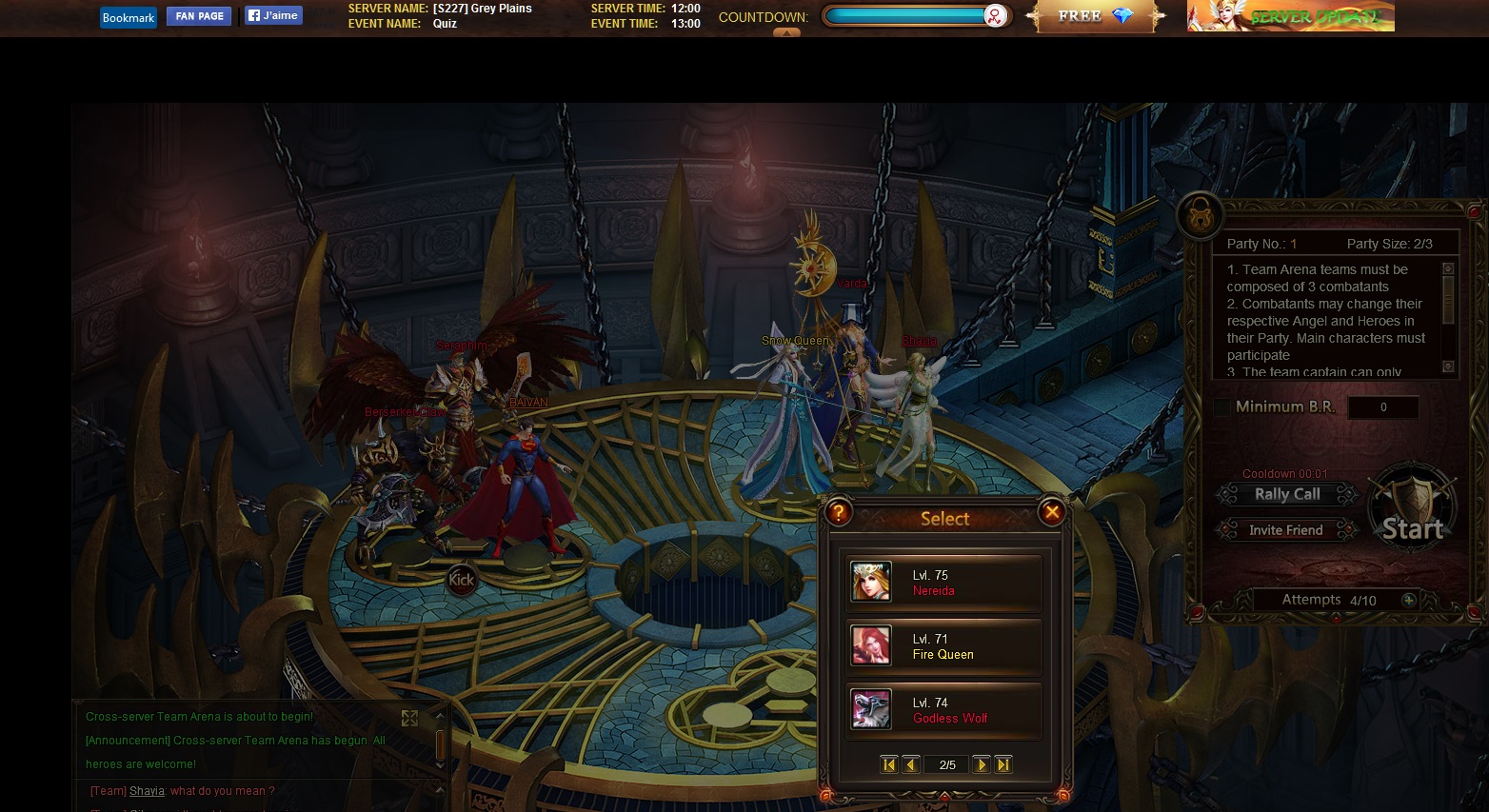The width and height of the screenshot is (1489, 812).
Task: Claim the FREE diamonds banner
Action: pyautogui.click(x=1096, y=16)
